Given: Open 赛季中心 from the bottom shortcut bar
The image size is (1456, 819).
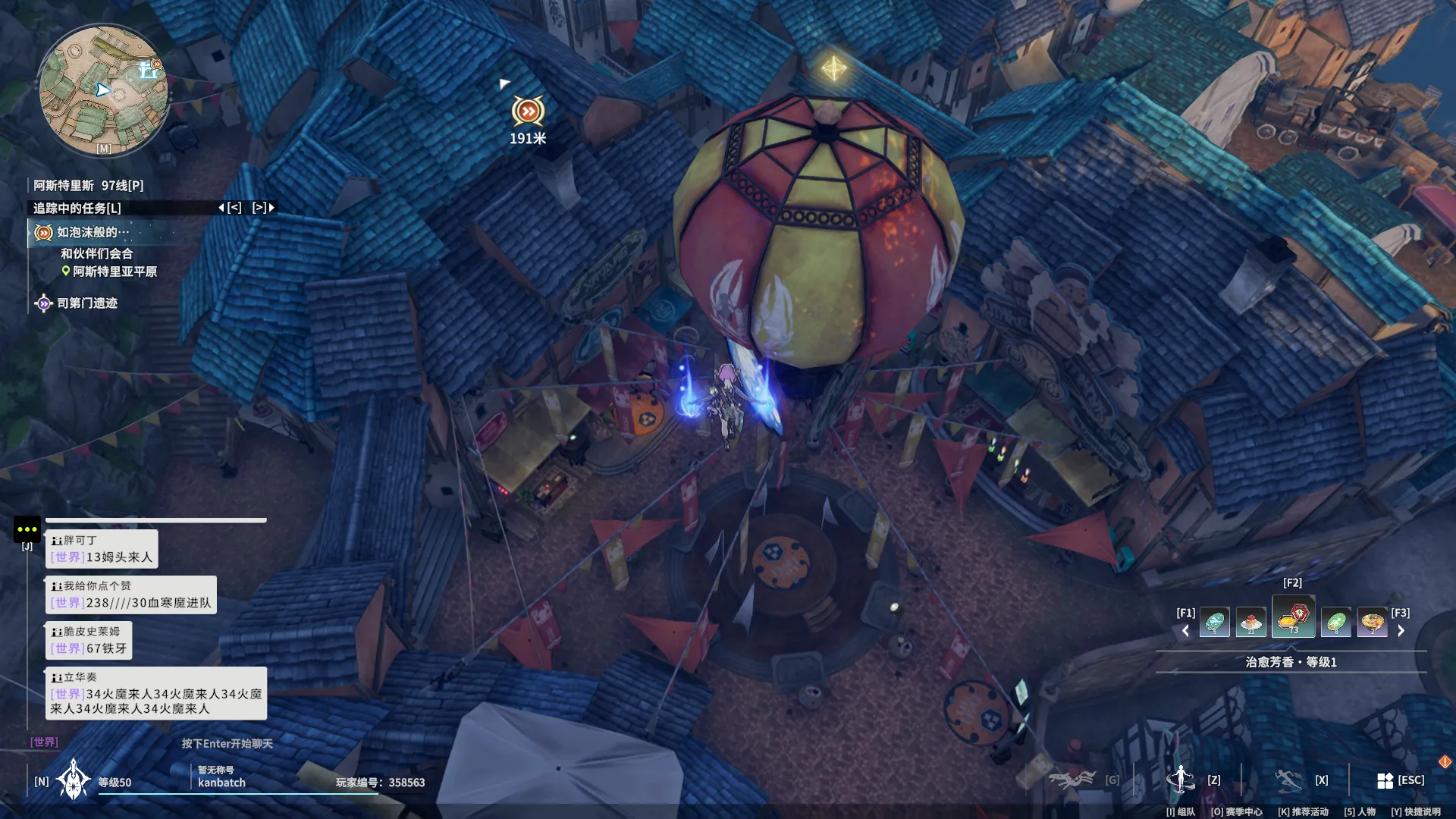Looking at the screenshot, I should (1236, 811).
